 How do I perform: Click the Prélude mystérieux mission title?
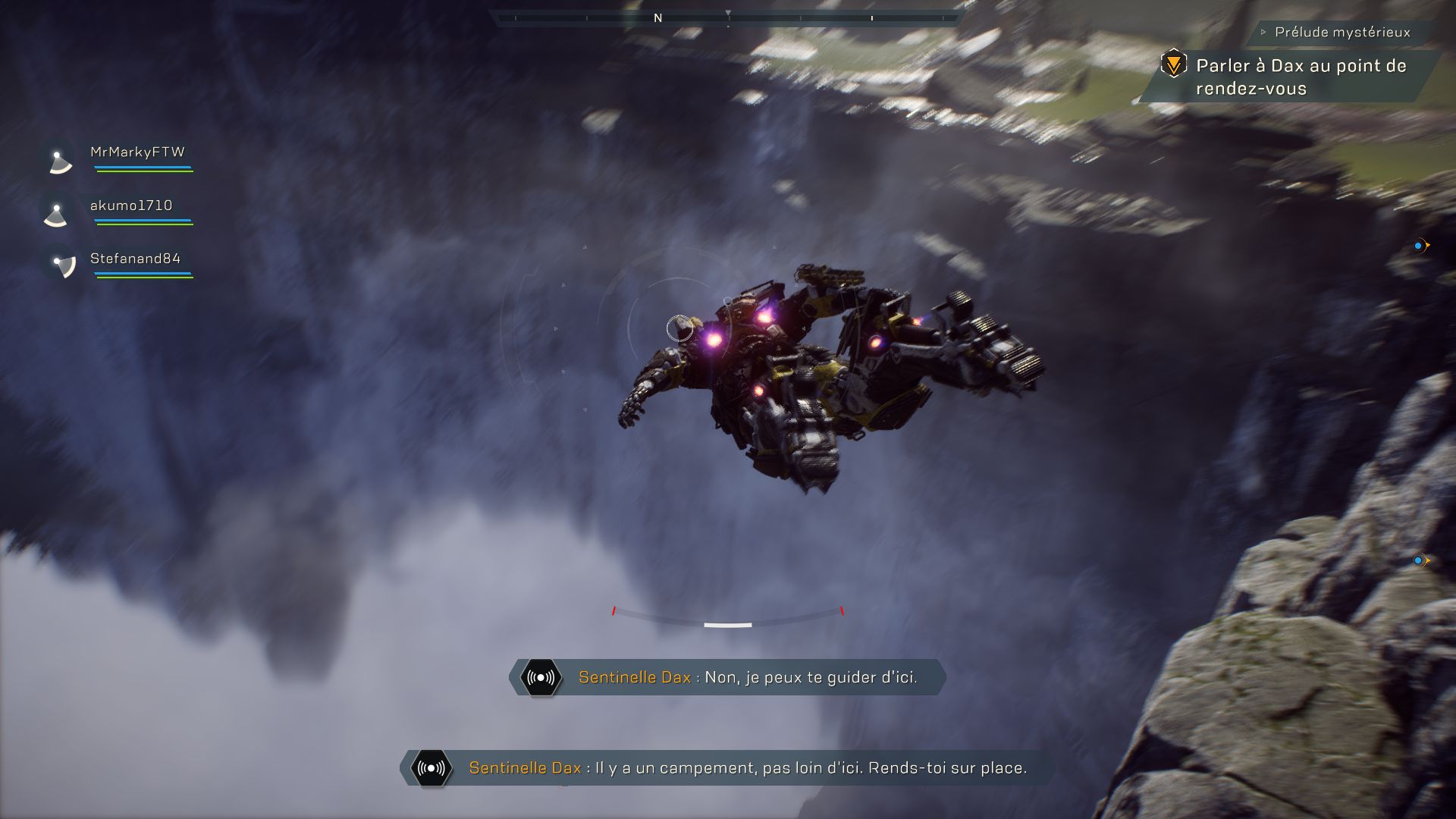point(1341,32)
